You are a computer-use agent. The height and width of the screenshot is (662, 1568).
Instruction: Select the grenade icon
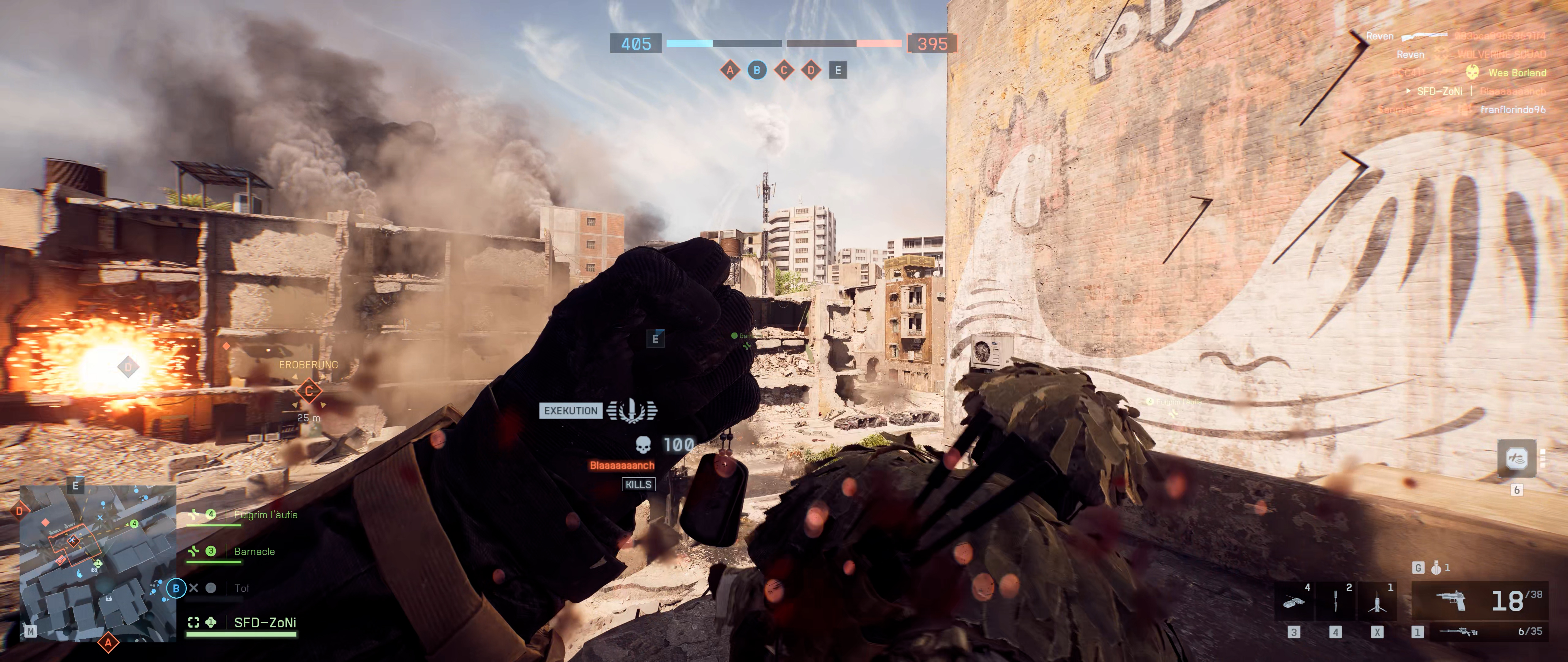[x=1437, y=568]
